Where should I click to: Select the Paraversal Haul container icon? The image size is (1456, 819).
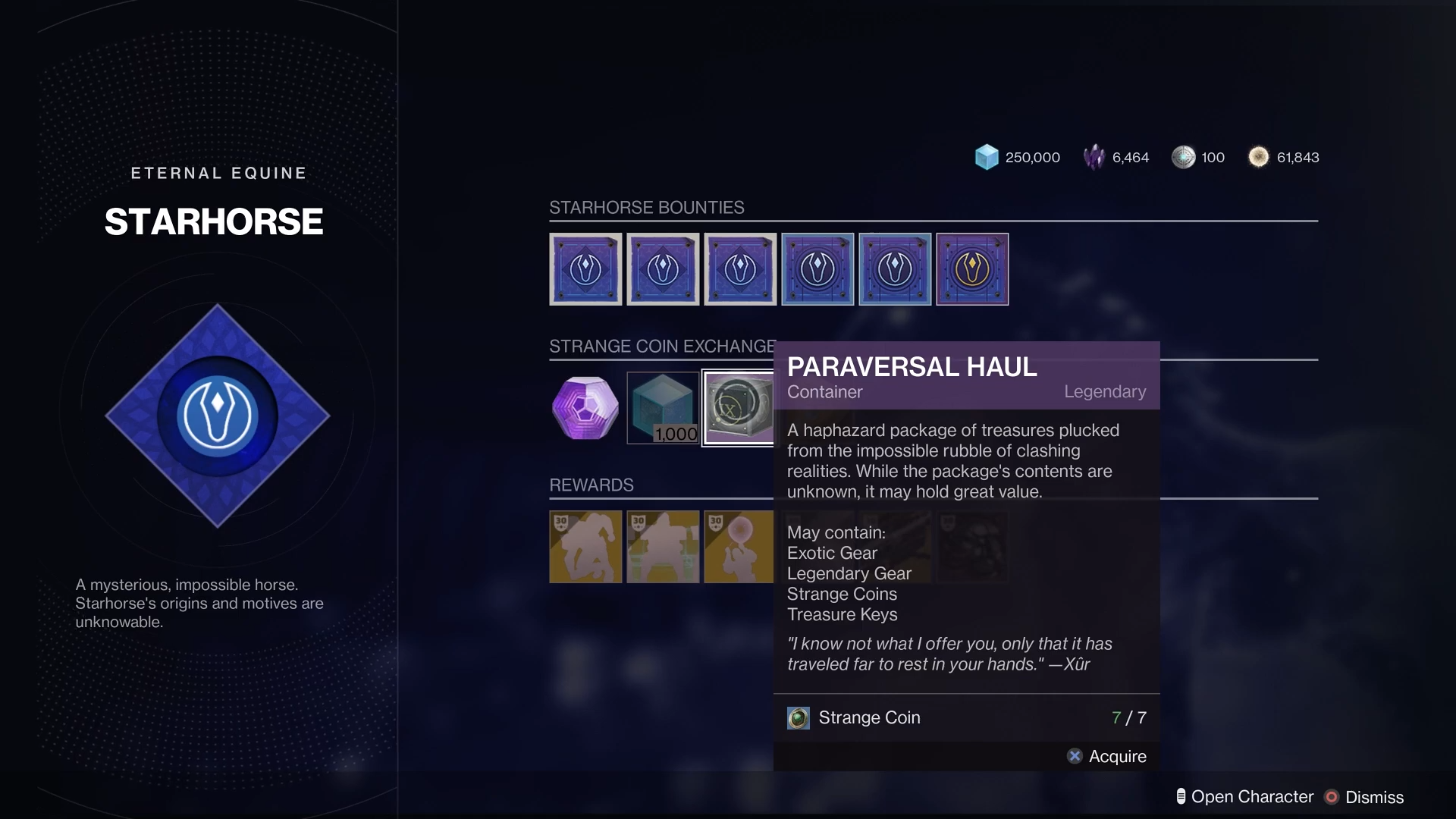(738, 408)
